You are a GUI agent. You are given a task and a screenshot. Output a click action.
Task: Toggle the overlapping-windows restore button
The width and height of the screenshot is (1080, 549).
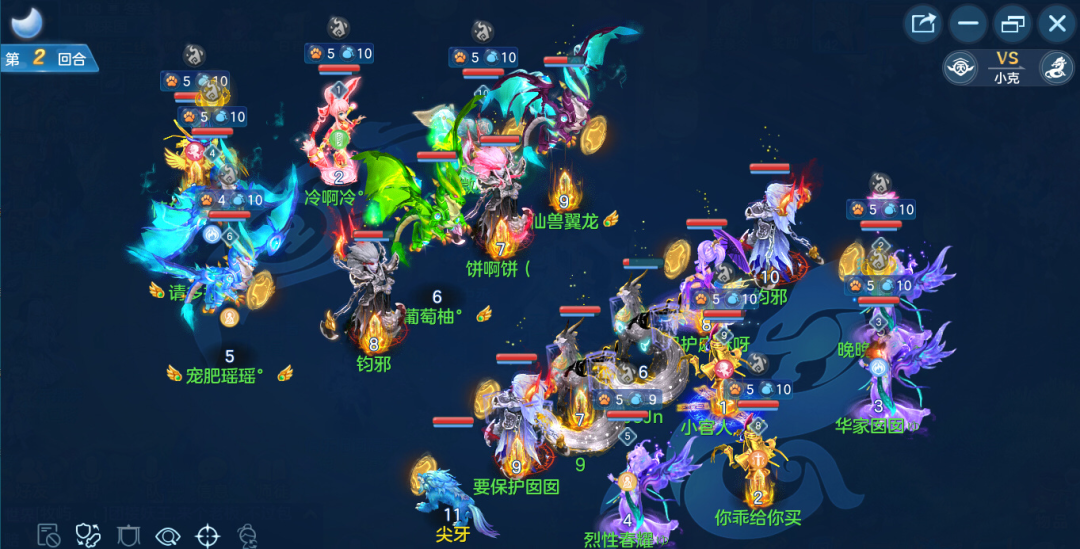click(1012, 23)
